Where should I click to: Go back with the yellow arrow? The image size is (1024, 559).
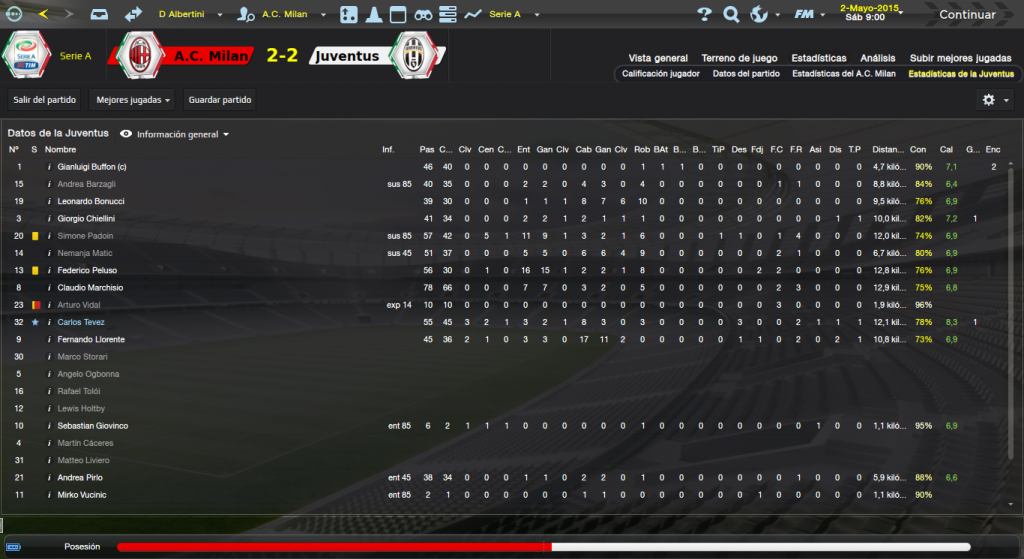42,14
